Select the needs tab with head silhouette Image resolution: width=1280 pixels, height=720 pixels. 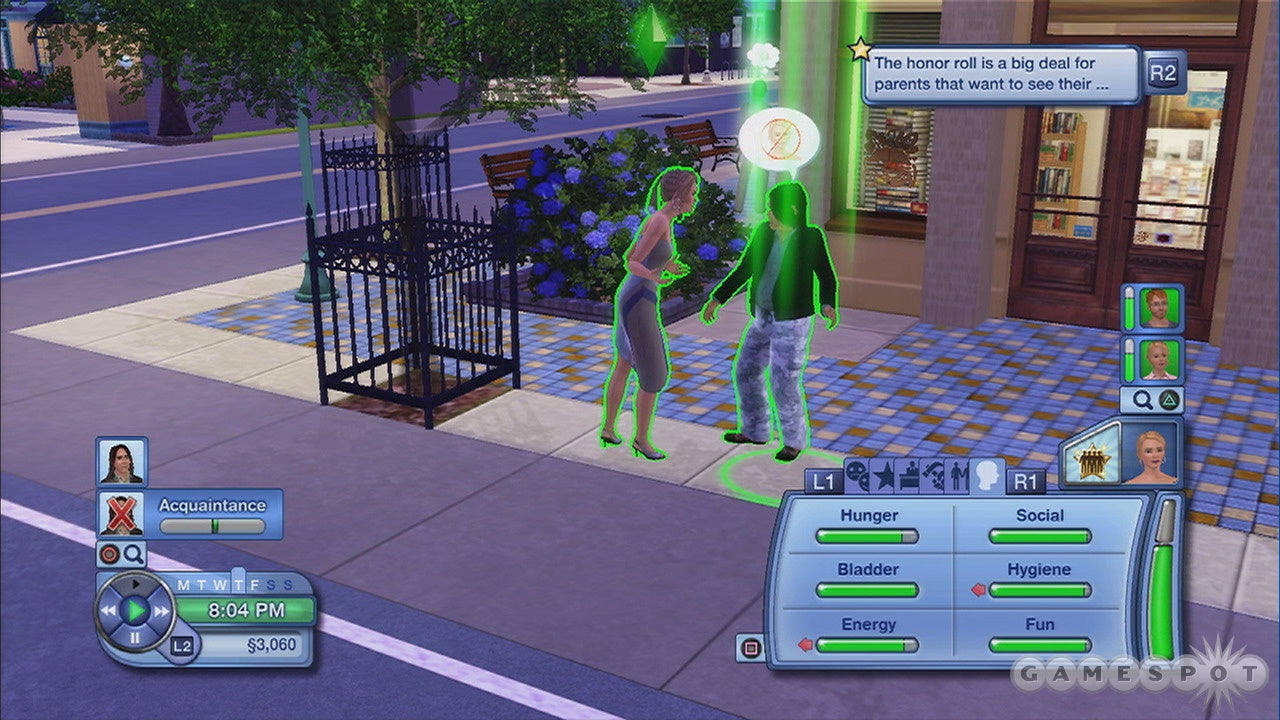click(988, 474)
